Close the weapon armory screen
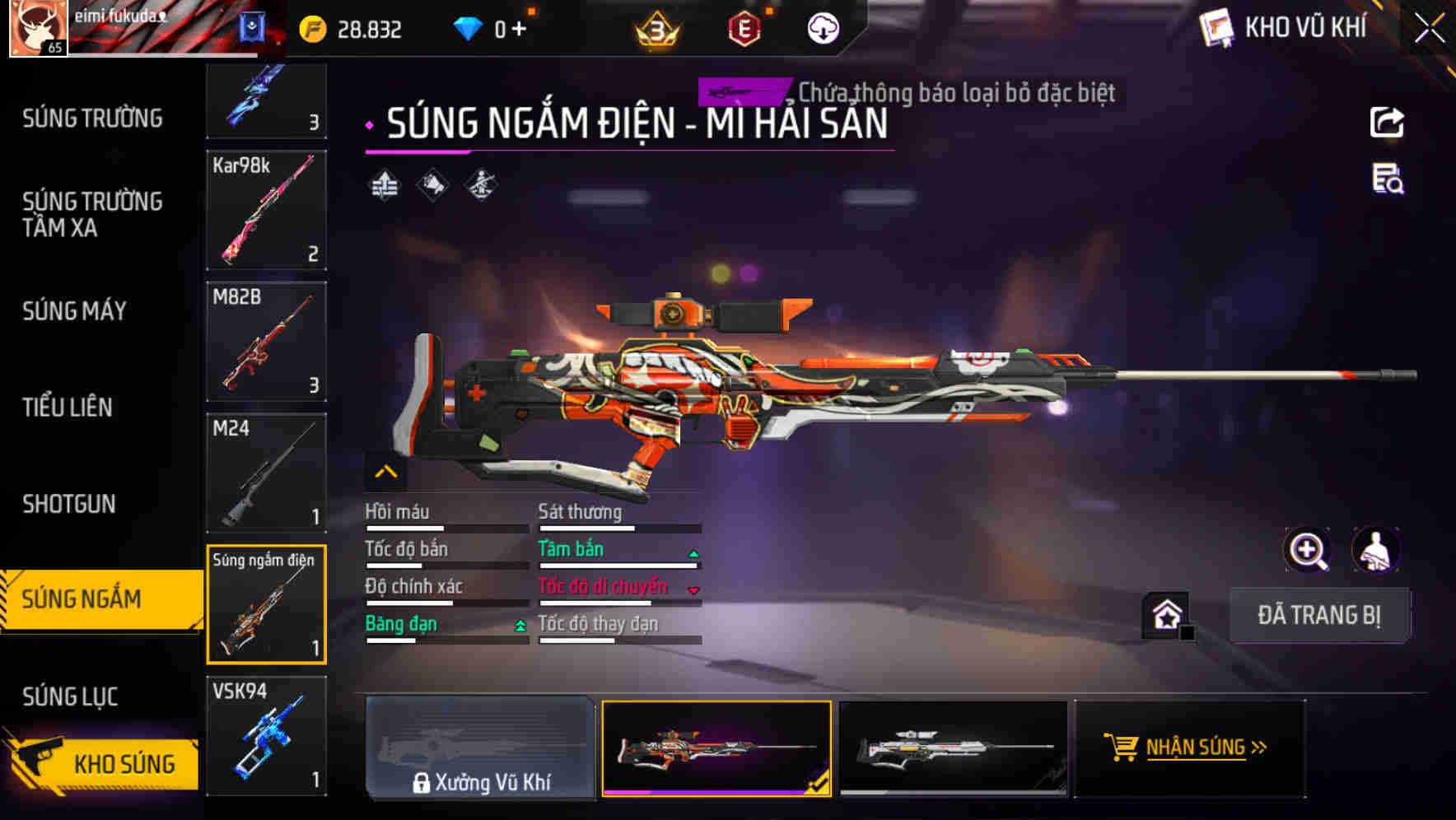 click(1429, 28)
